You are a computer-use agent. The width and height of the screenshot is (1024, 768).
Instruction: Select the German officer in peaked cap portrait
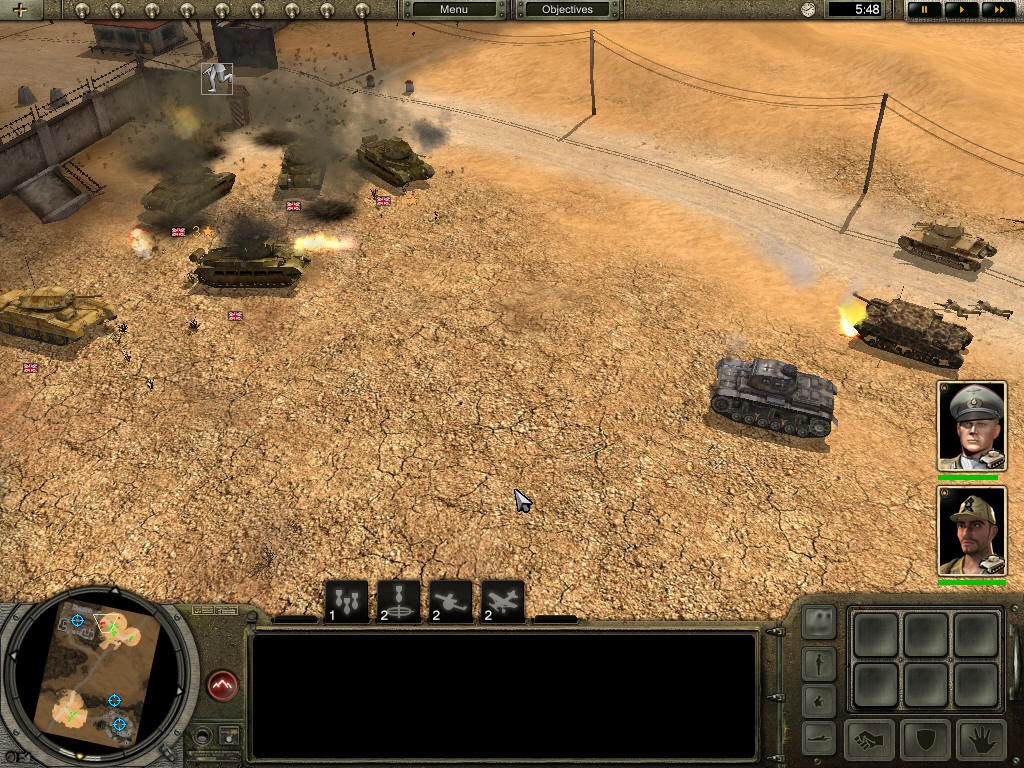click(x=971, y=425)
